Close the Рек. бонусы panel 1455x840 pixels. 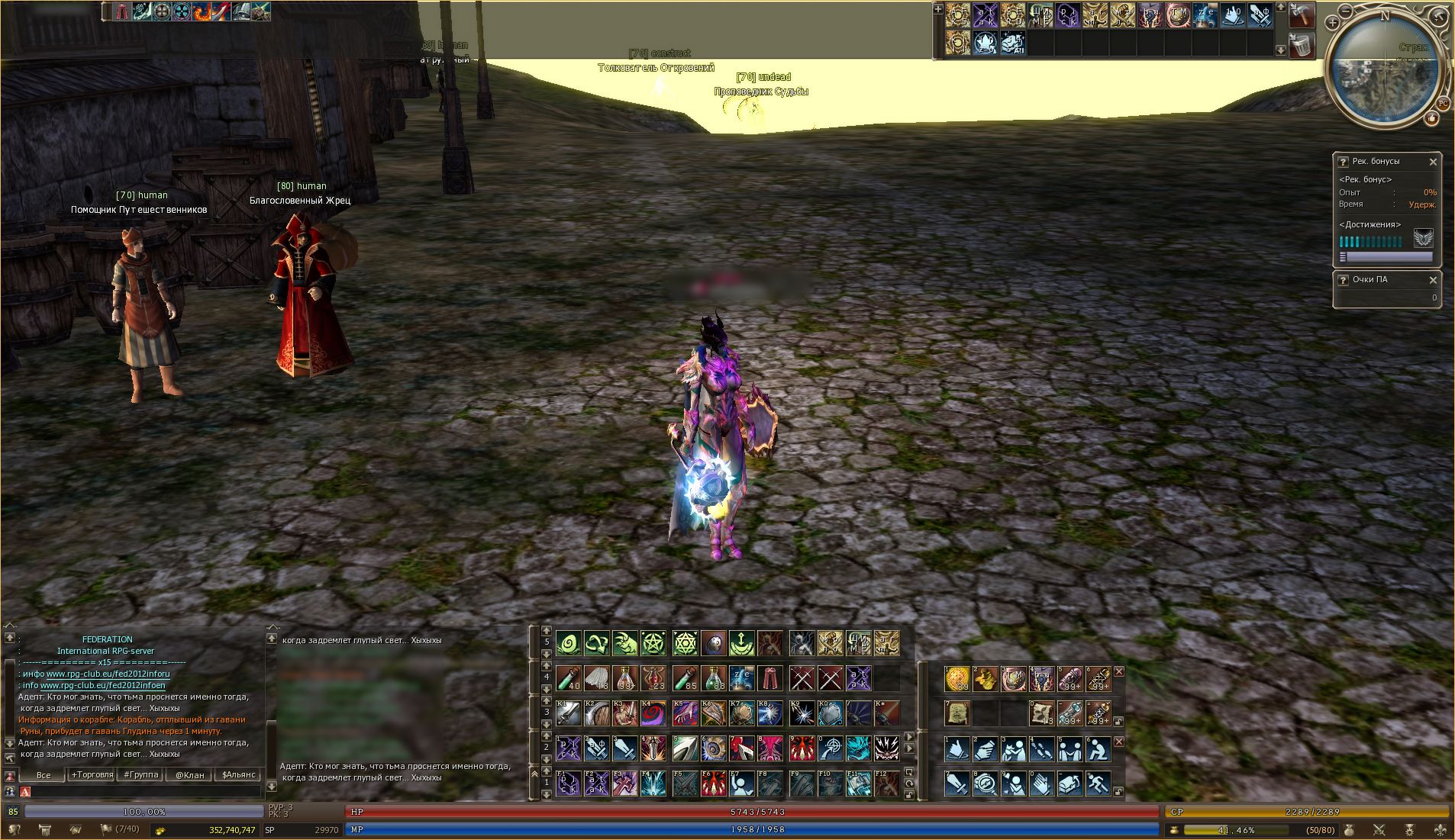point(1433,162)
